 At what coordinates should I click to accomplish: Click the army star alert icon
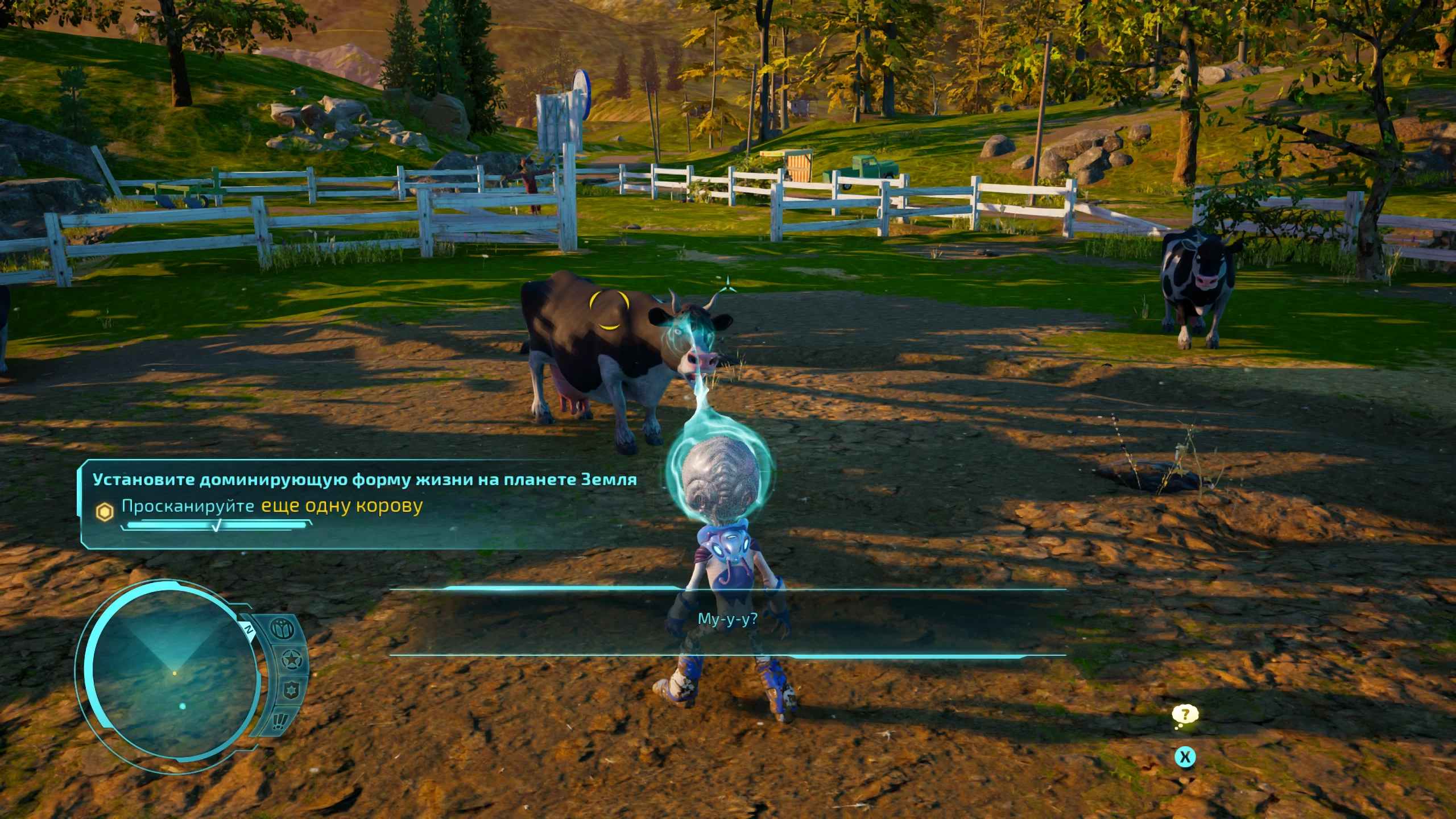click(x=291, y=660)
